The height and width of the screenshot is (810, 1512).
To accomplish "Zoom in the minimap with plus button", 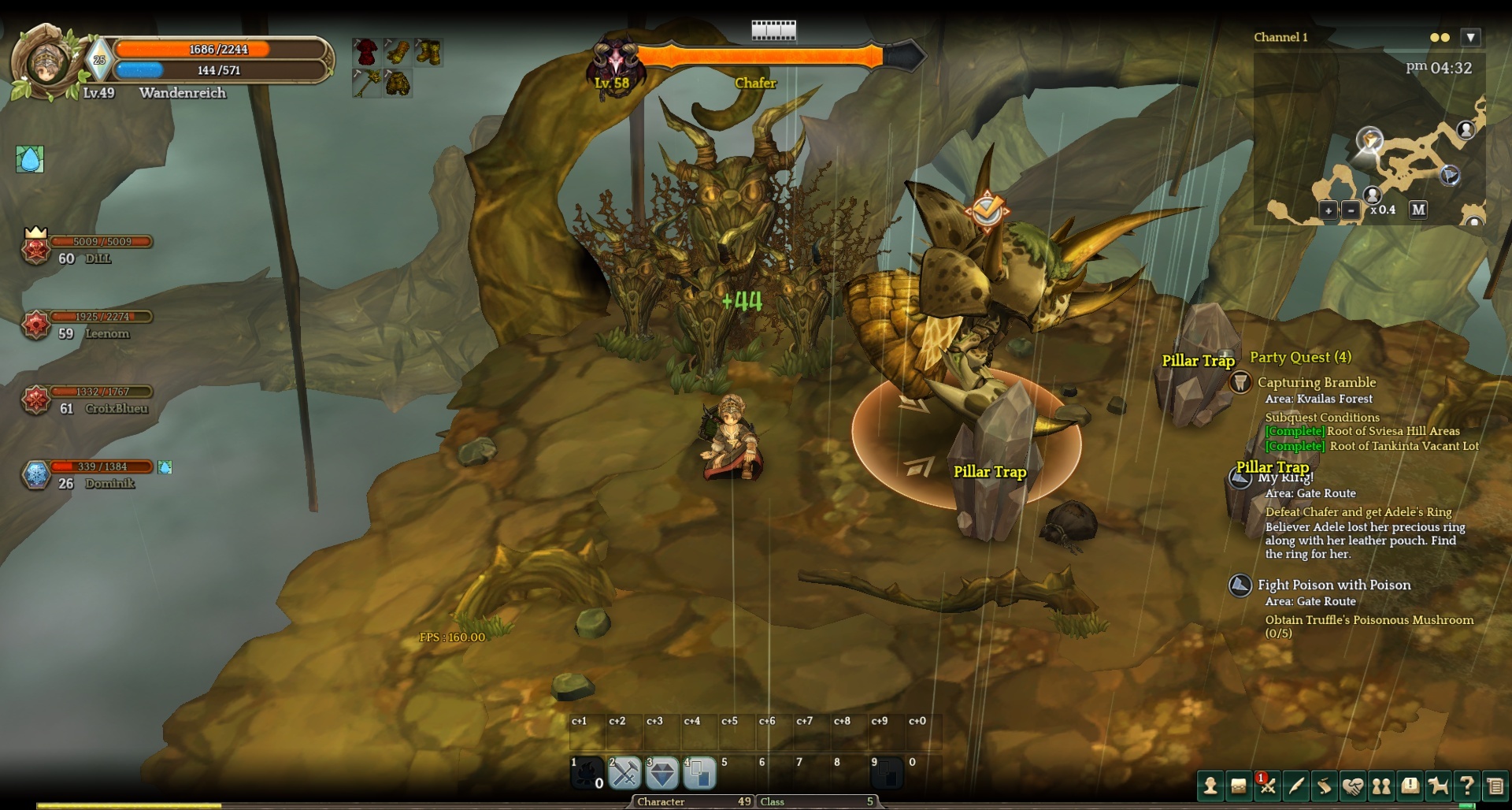I will [1329, 210].
